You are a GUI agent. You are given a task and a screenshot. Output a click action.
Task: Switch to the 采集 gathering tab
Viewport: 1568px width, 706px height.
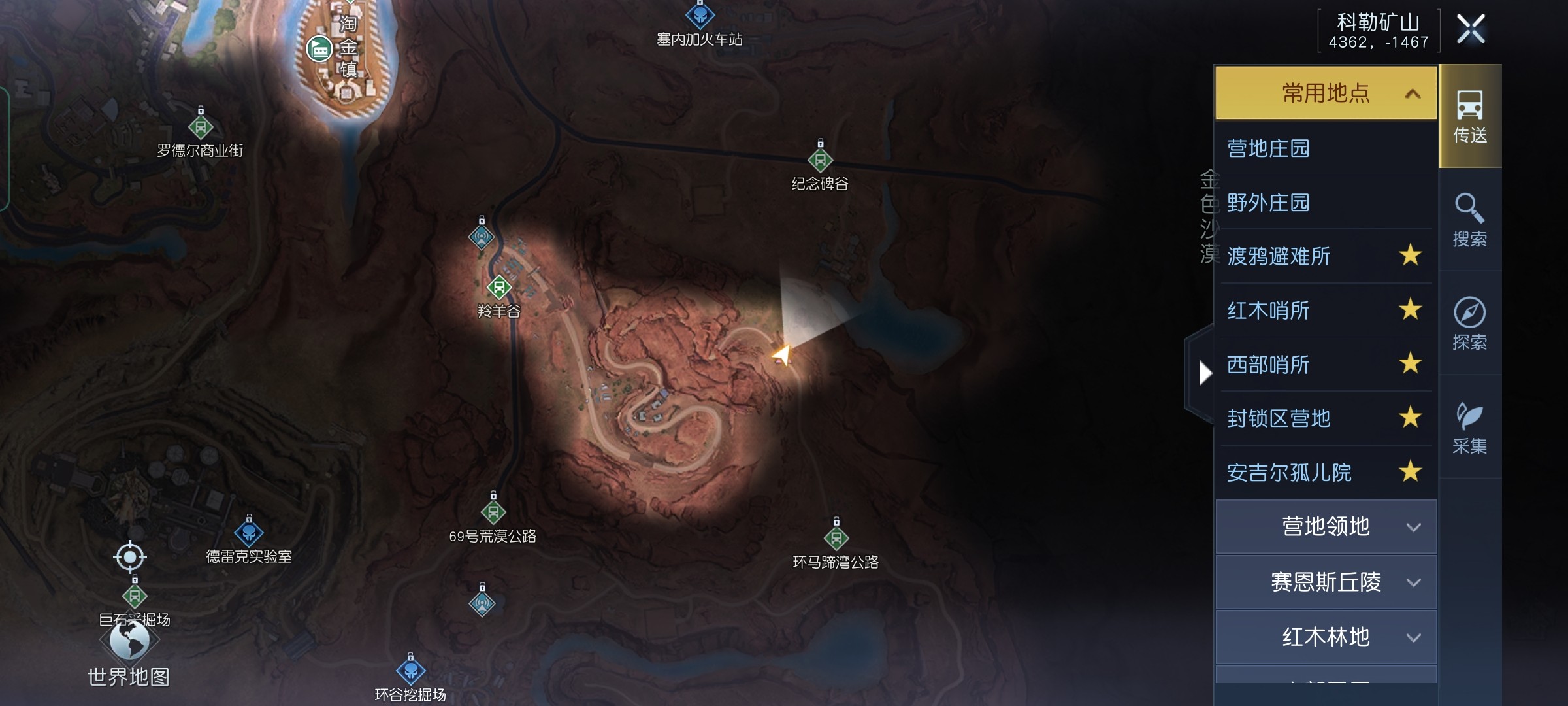[1470, 428]
